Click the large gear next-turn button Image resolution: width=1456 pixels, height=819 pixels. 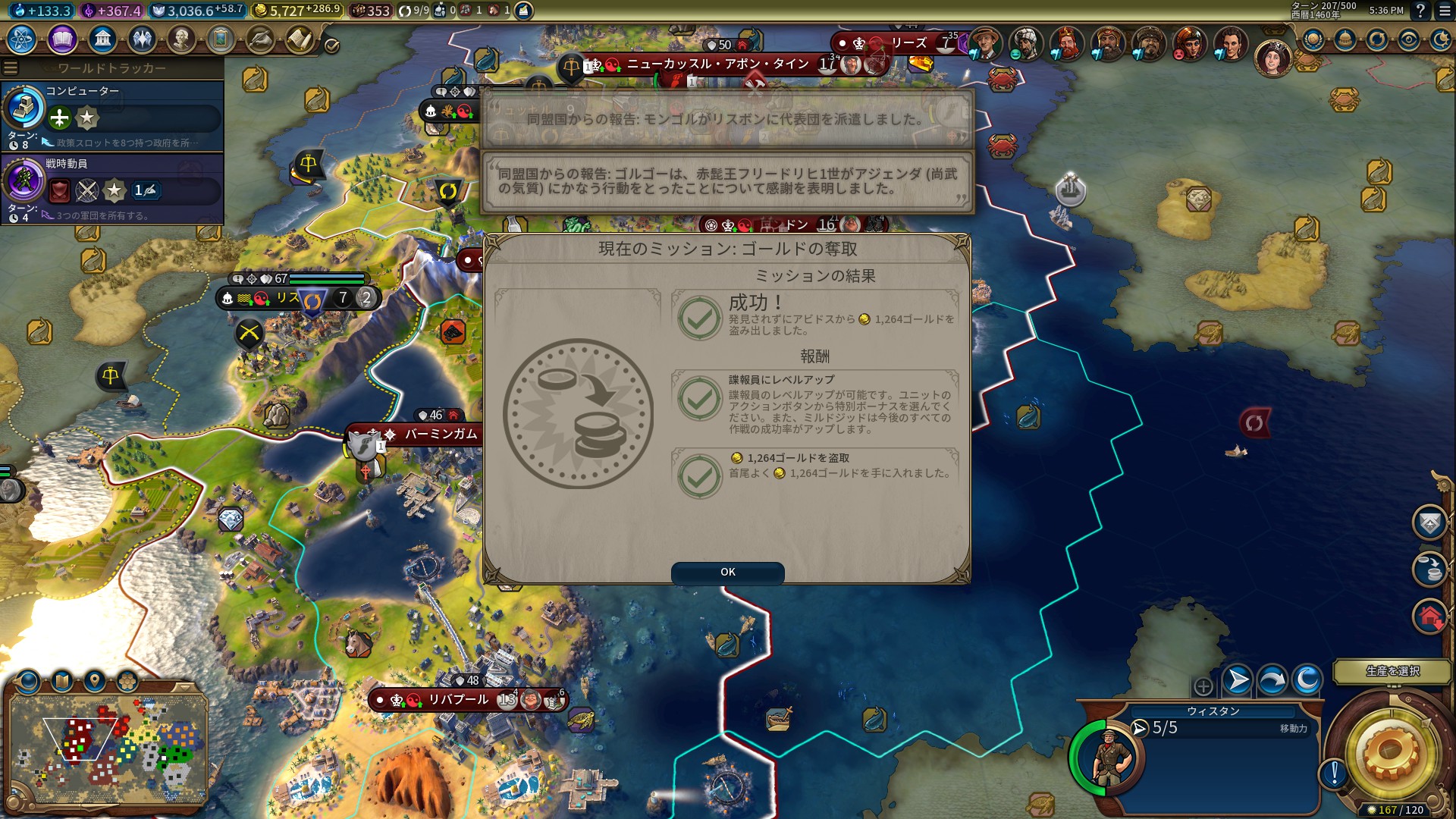1389,753
